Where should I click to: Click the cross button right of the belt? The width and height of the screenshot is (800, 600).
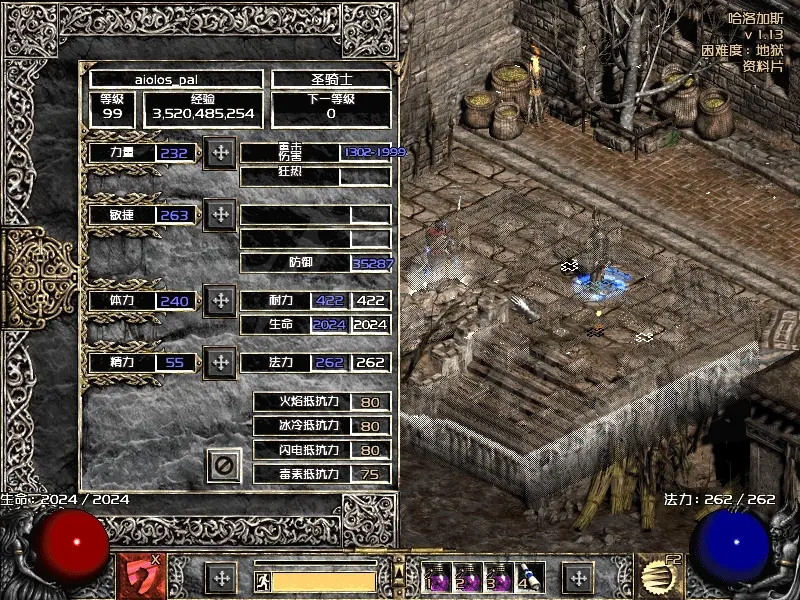[x=577, y=578]
